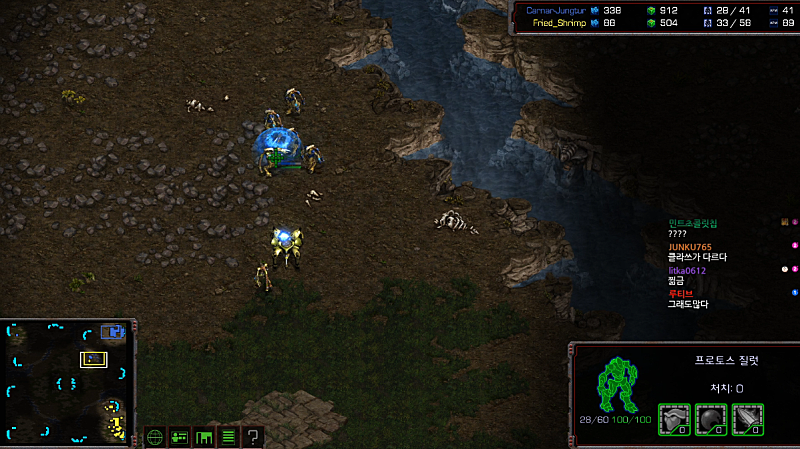
Task: Open the globe icon menu button
Action: (x=155, y=437)
